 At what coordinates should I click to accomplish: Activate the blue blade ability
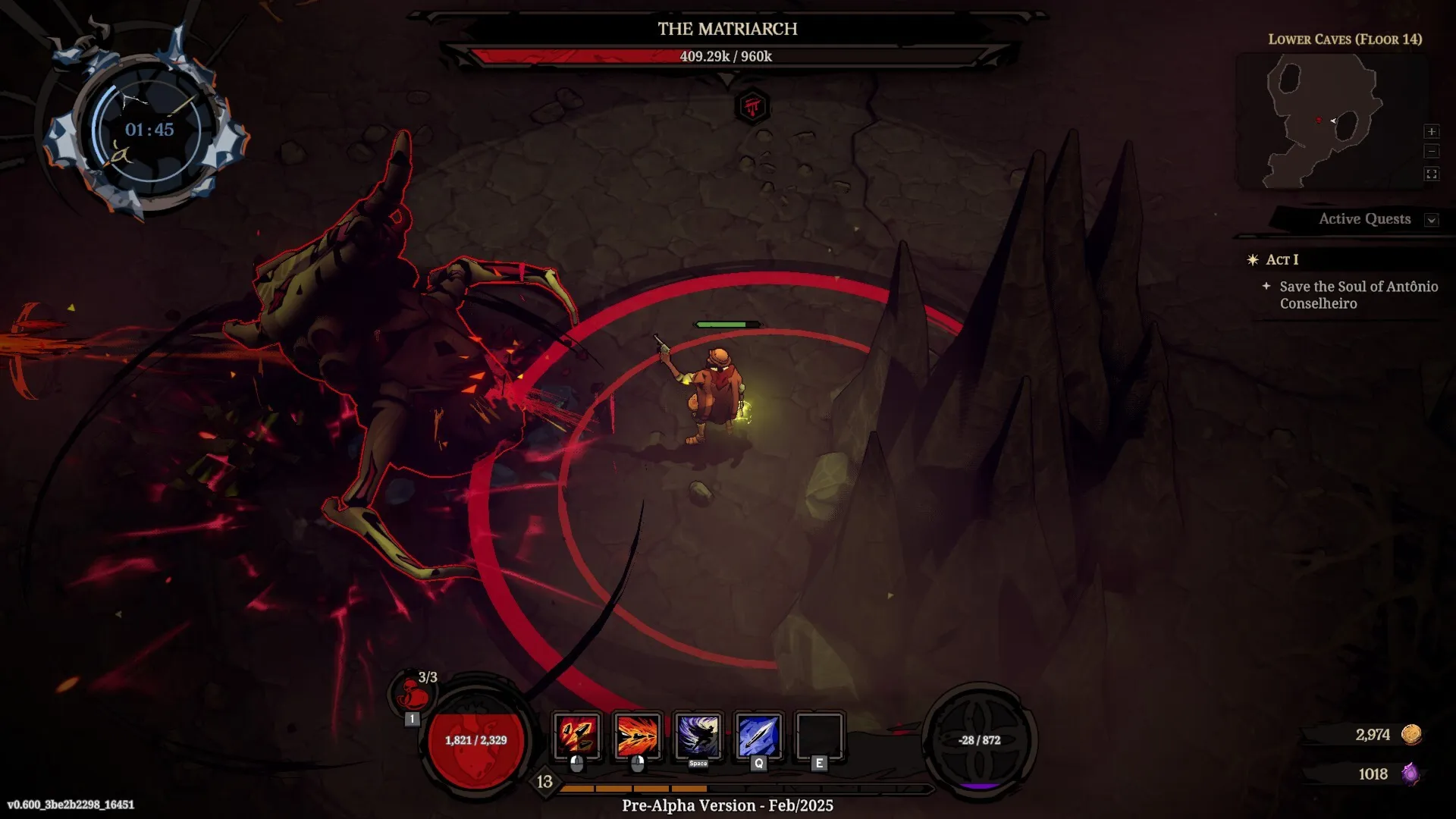coord(758,736)
